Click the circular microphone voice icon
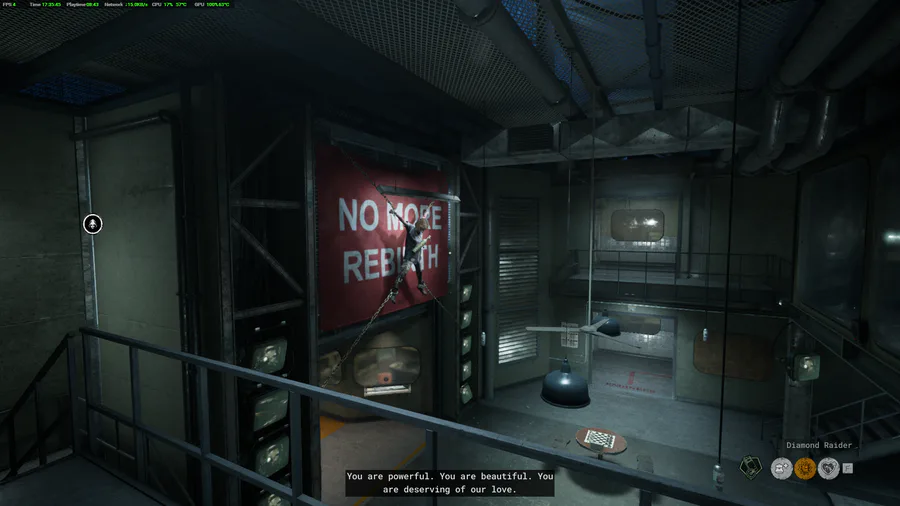This screenshot has width=900, height=506. pyautogui.click(x=92, y=224)
